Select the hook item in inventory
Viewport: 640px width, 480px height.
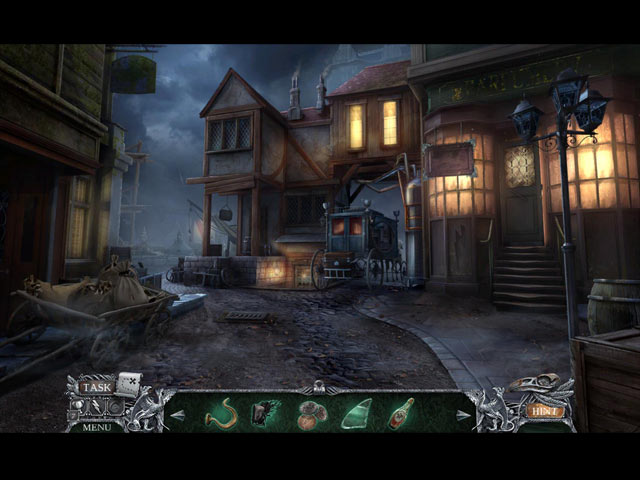coord(220,412)
